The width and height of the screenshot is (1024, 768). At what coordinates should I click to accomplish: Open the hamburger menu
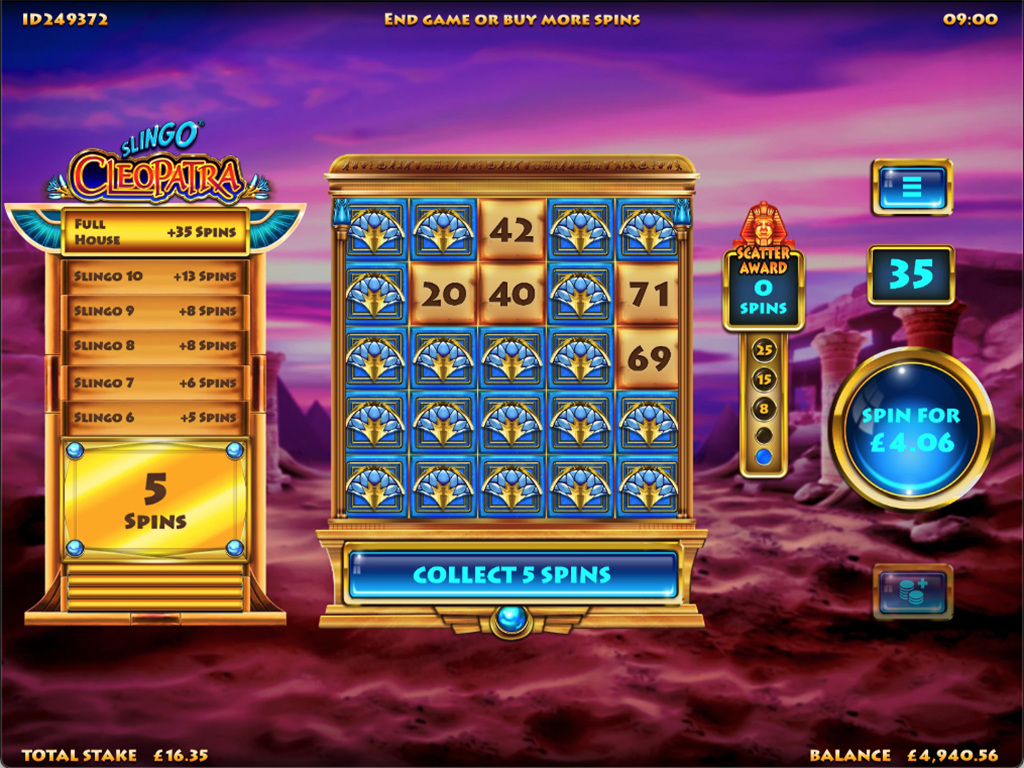pos(911,187)
